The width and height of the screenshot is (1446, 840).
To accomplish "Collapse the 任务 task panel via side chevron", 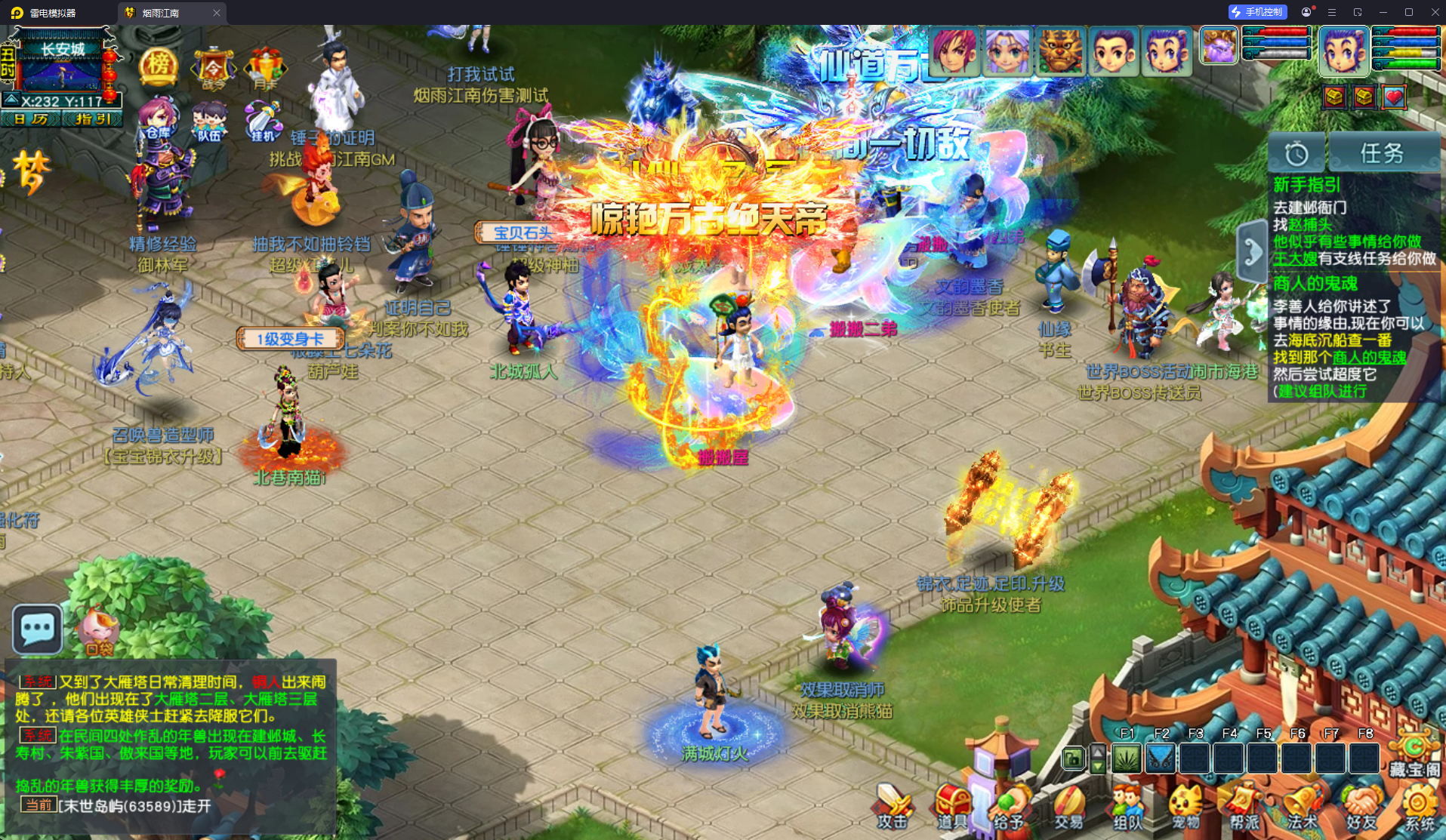I will pos(1252,249).
